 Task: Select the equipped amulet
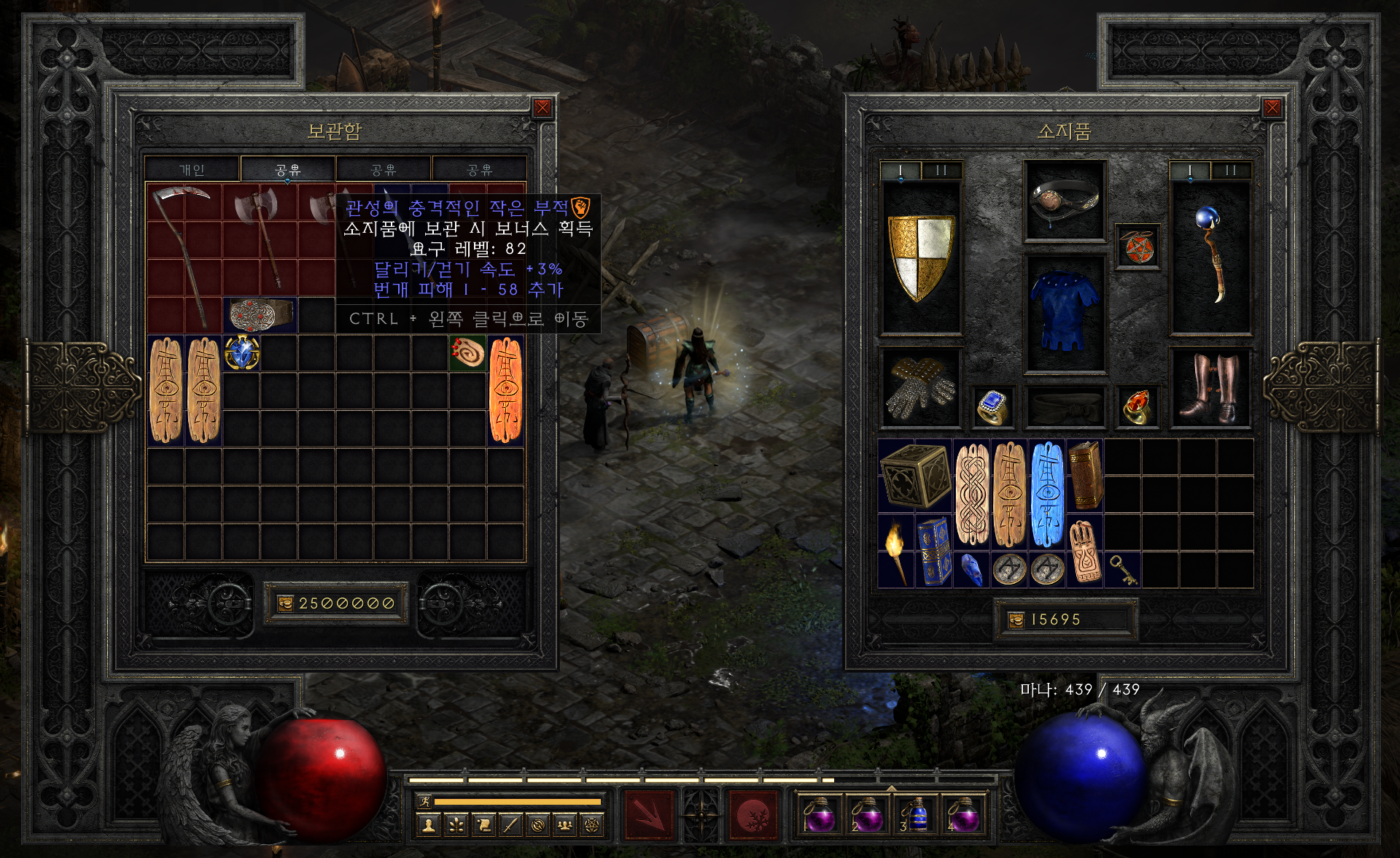pos(1137,247)
